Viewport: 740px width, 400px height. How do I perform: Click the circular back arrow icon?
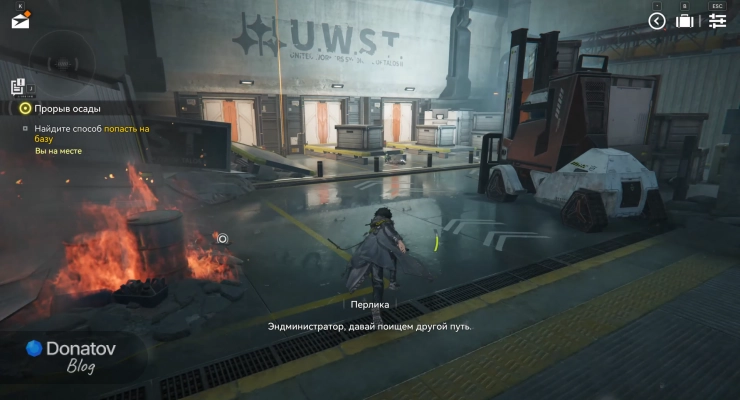[657, 21]
